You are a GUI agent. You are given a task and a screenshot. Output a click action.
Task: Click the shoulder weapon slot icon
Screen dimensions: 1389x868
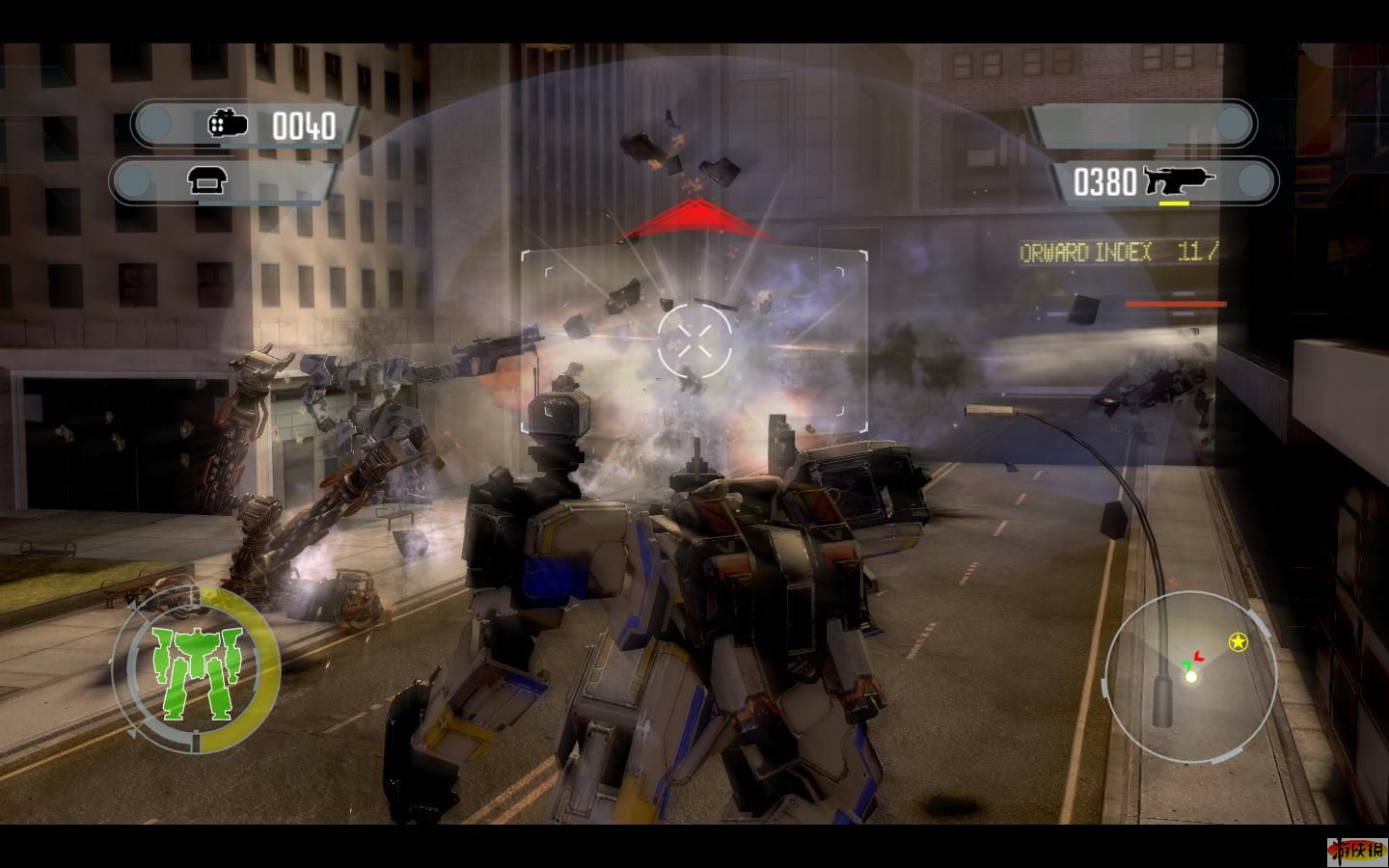click(x=205, y=180)
